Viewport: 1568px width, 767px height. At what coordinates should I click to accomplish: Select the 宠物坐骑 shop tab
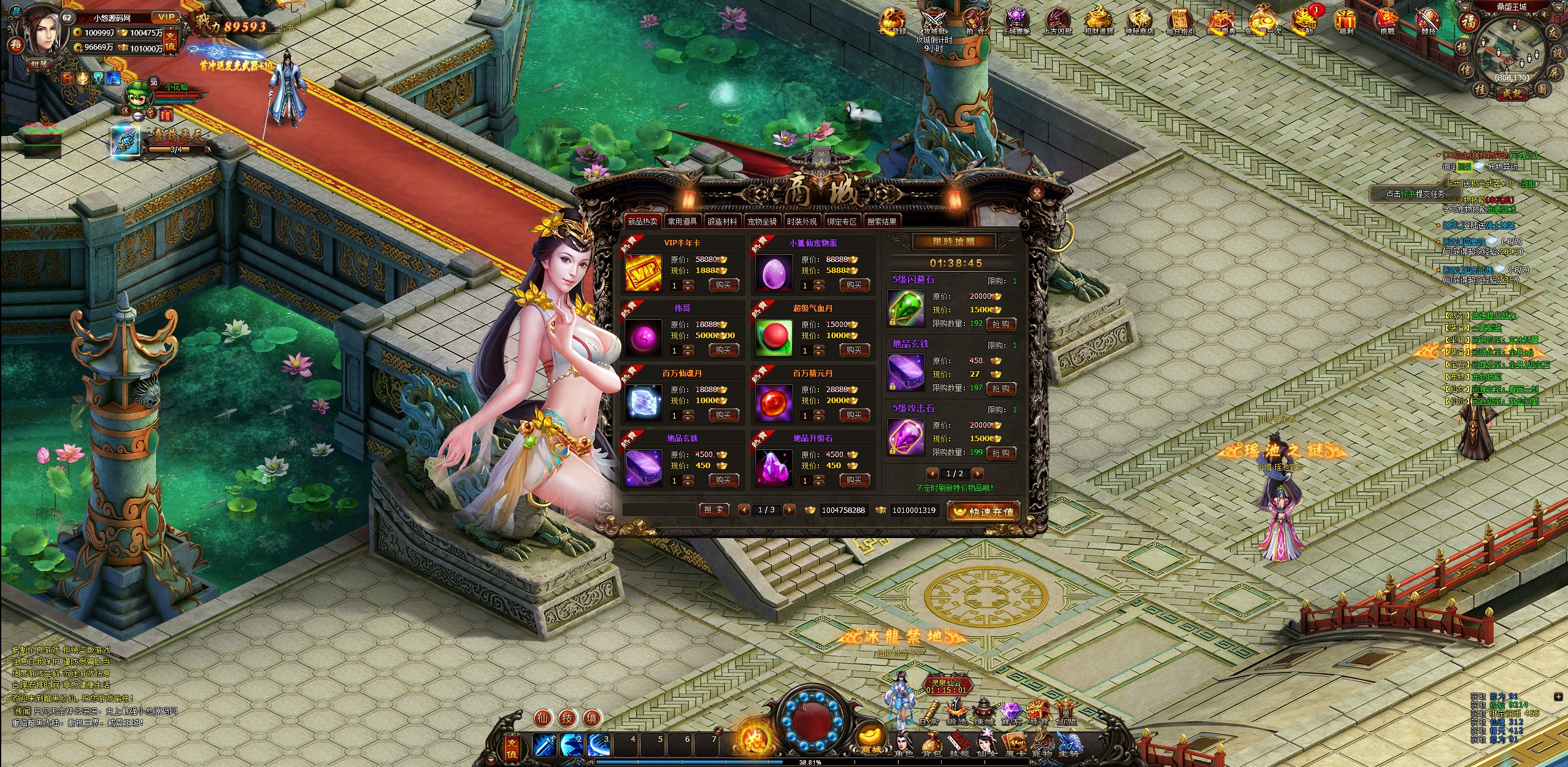tap(762, 222)
